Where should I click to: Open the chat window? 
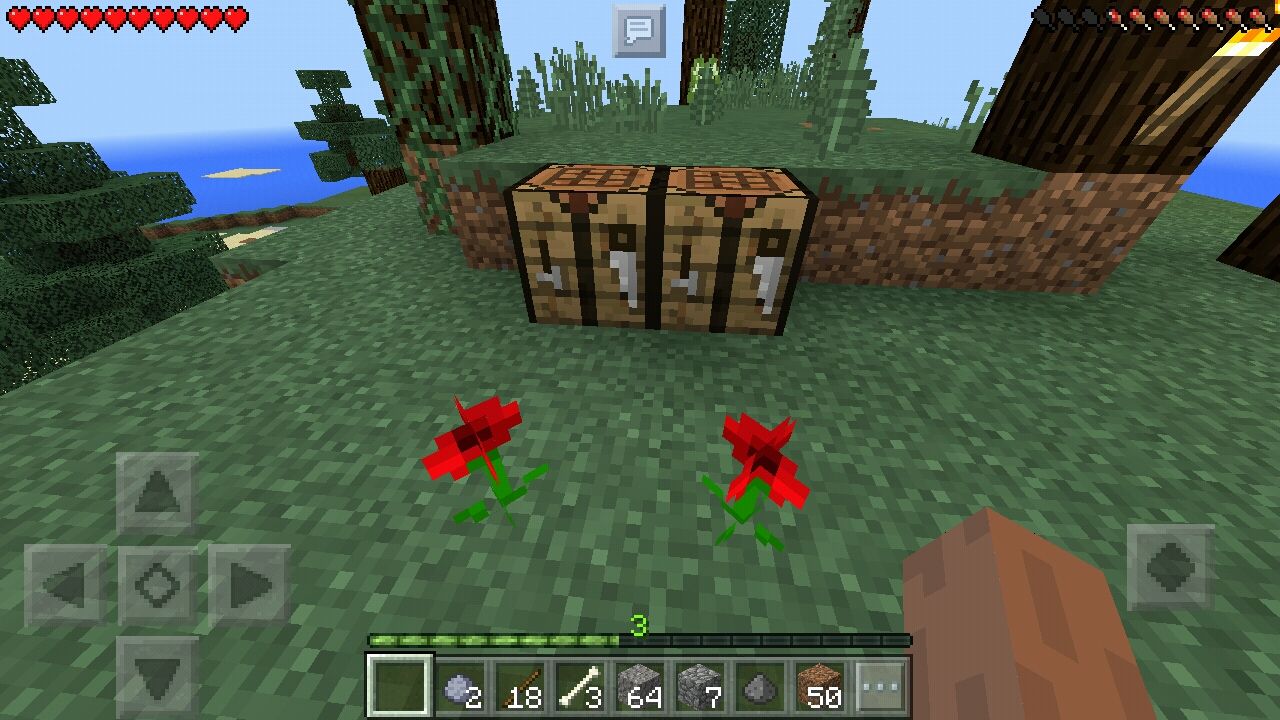click(x=638, y=30)
